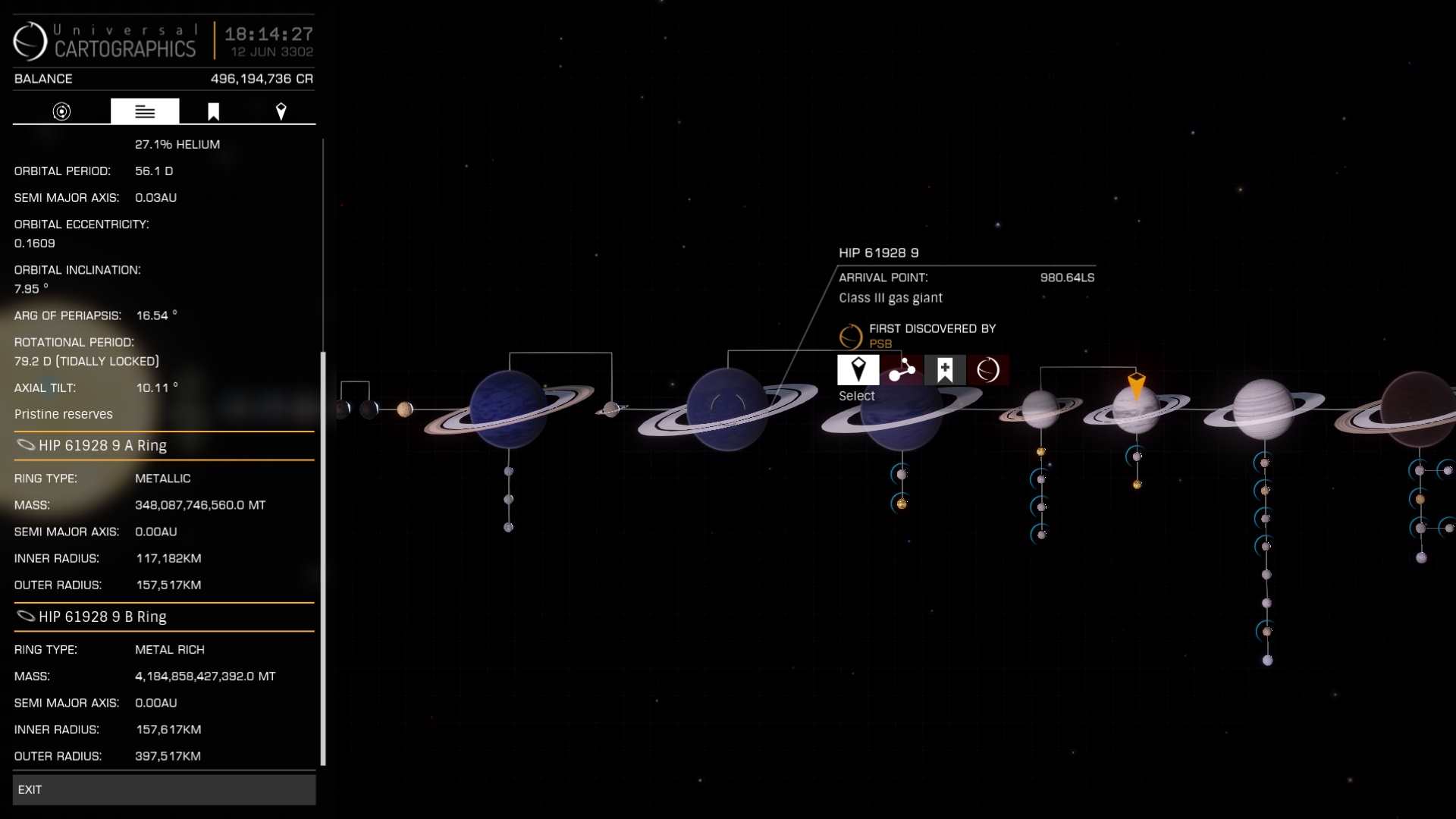Select HIP 61928 9 with the pin button

pyautogui.click(x=858, y=370)
